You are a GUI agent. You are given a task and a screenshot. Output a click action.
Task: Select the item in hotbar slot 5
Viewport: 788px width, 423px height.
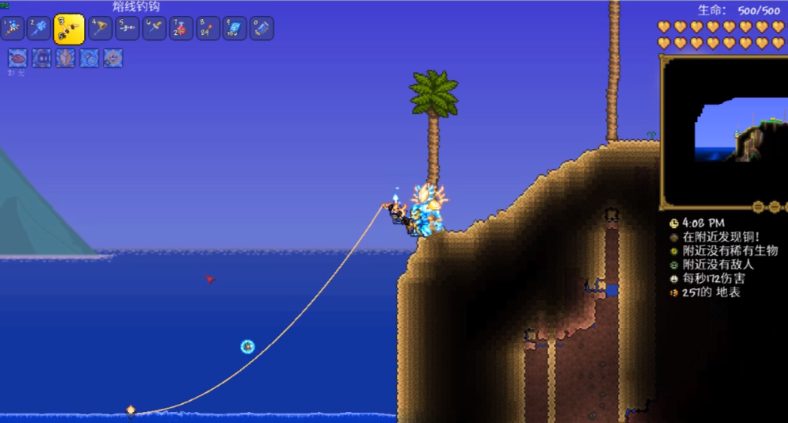(x=127, y=29)
